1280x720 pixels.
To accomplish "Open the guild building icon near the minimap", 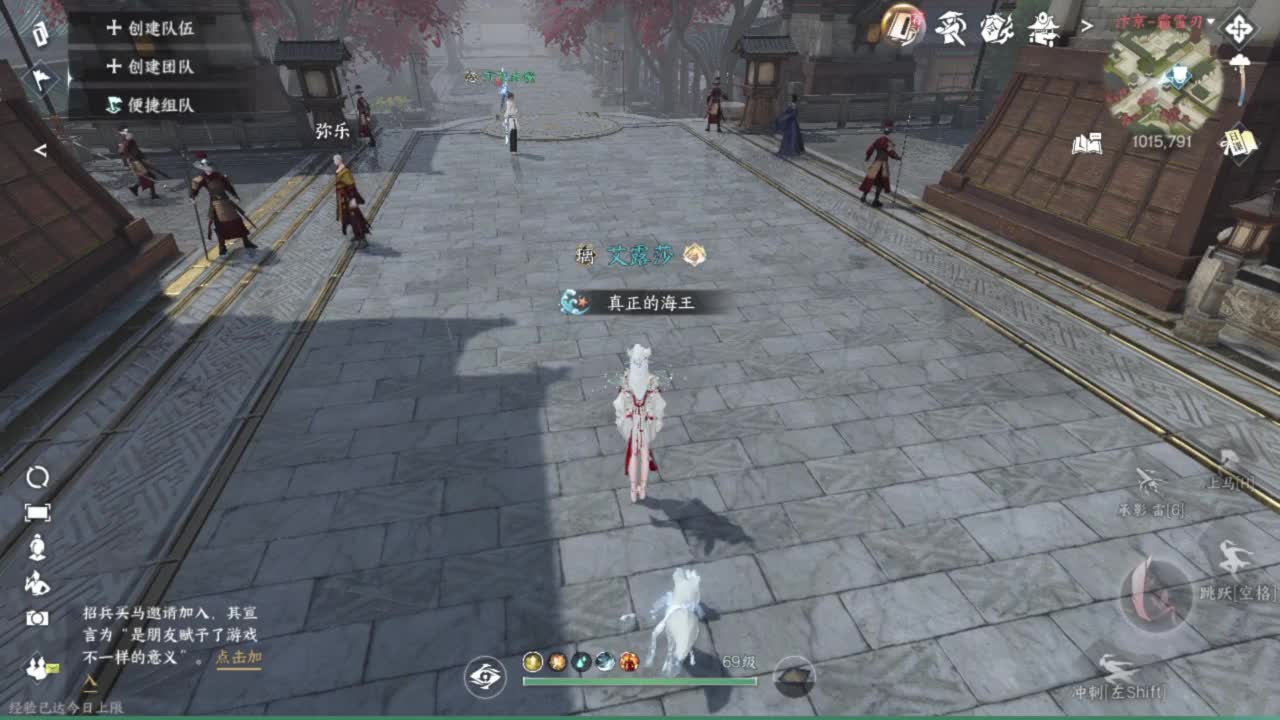I will (x=1042, y=27).
